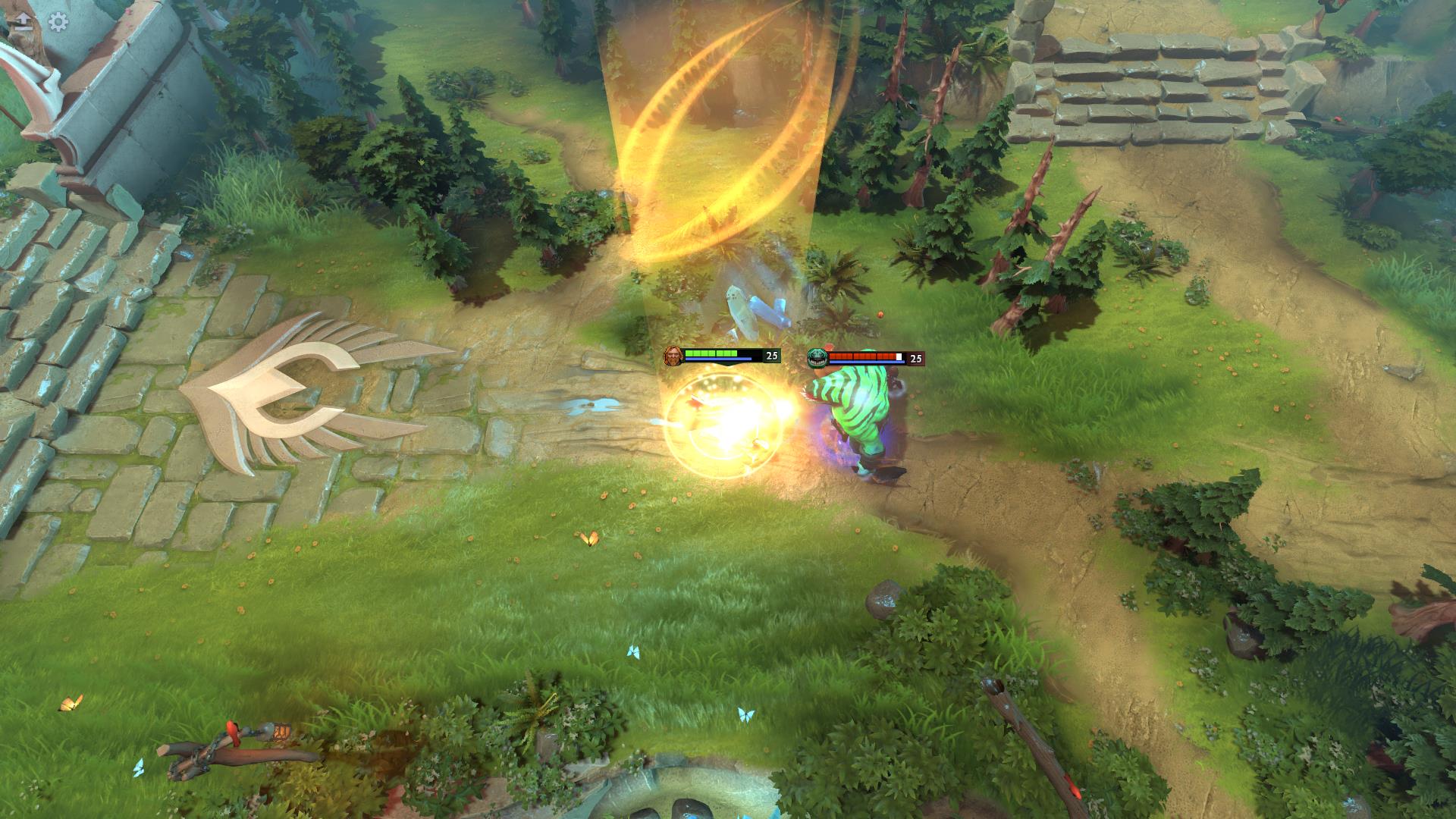The height and width of the screenshot is (819, 1456).
Task: Toggle Omniknight's green health bar display
Action: pyautogui.click(x=713, y=352)
